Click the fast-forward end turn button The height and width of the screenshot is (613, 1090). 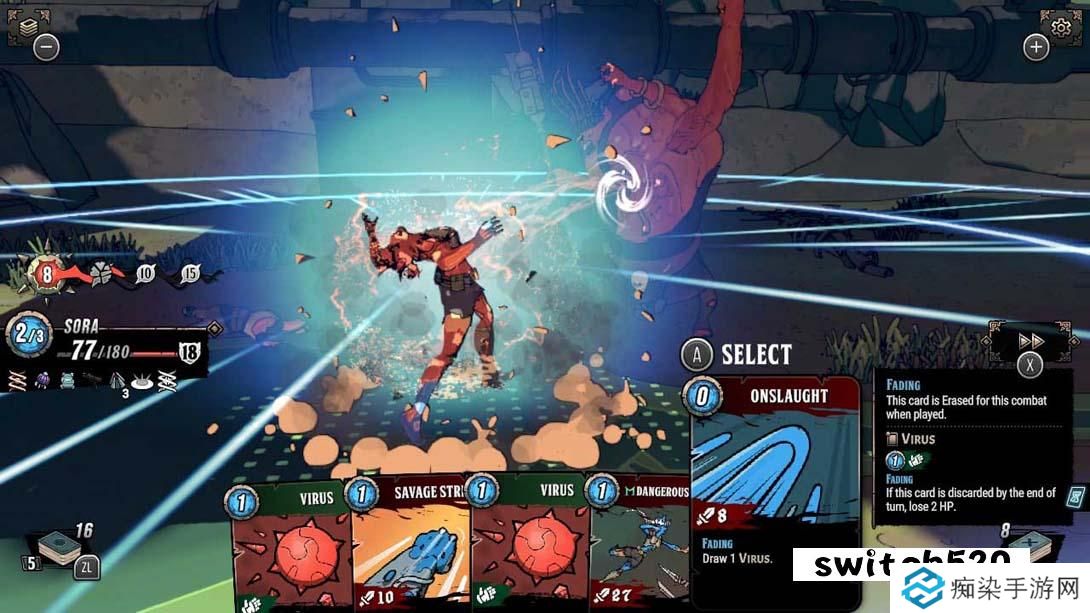[x=1030, y=341]
